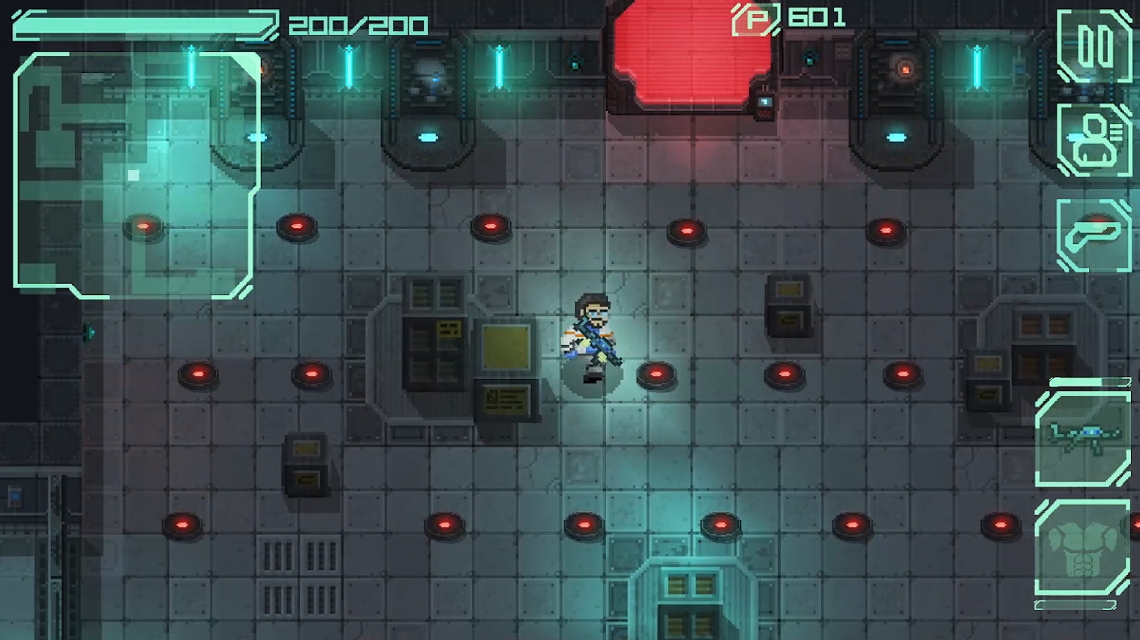Image resolution: width=1140 pixels, height=640 pixels.
Task: Select the equipped rifle weapon slot
Action: point(1082,438)
